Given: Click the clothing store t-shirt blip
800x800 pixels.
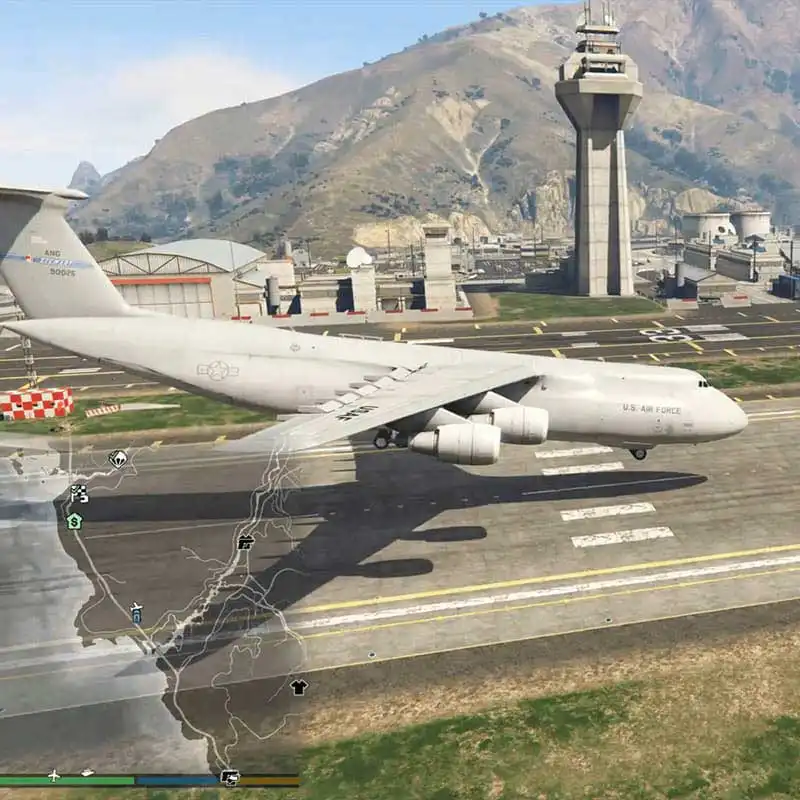Looking at the screenshot, I should coord(298,687).
